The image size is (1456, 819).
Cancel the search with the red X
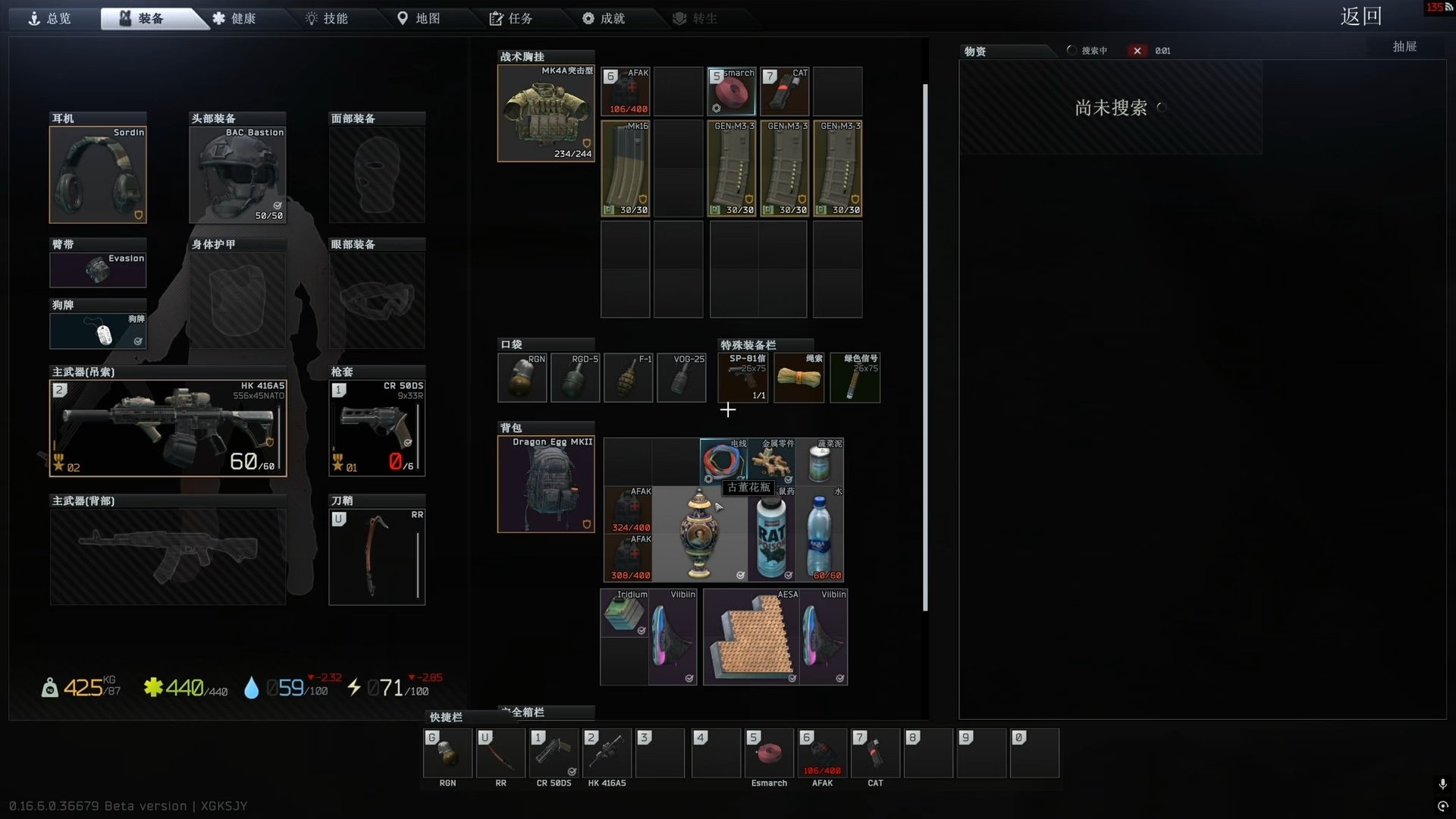[1137, 51]
